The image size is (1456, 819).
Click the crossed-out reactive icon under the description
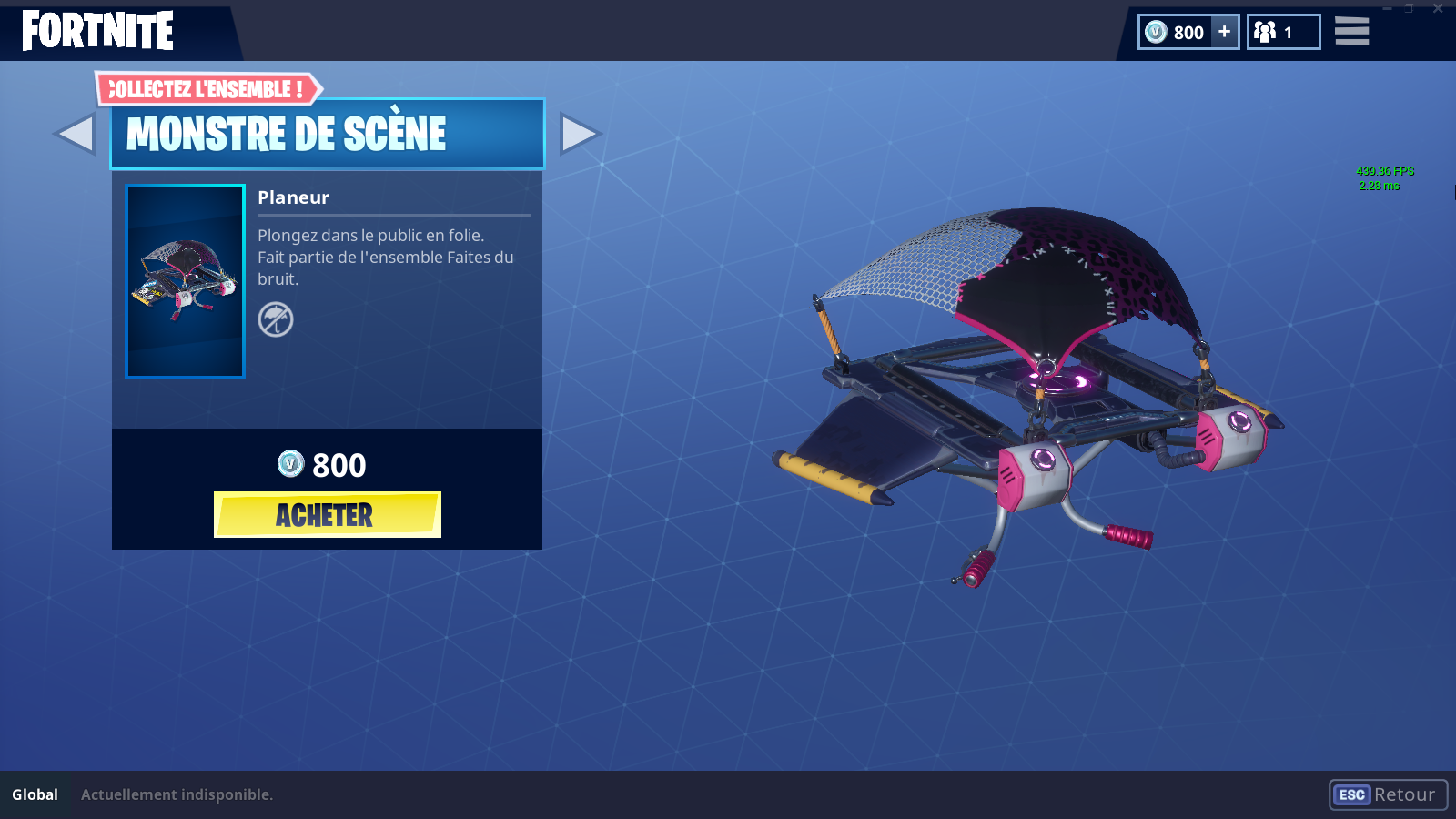click(277, 321)
